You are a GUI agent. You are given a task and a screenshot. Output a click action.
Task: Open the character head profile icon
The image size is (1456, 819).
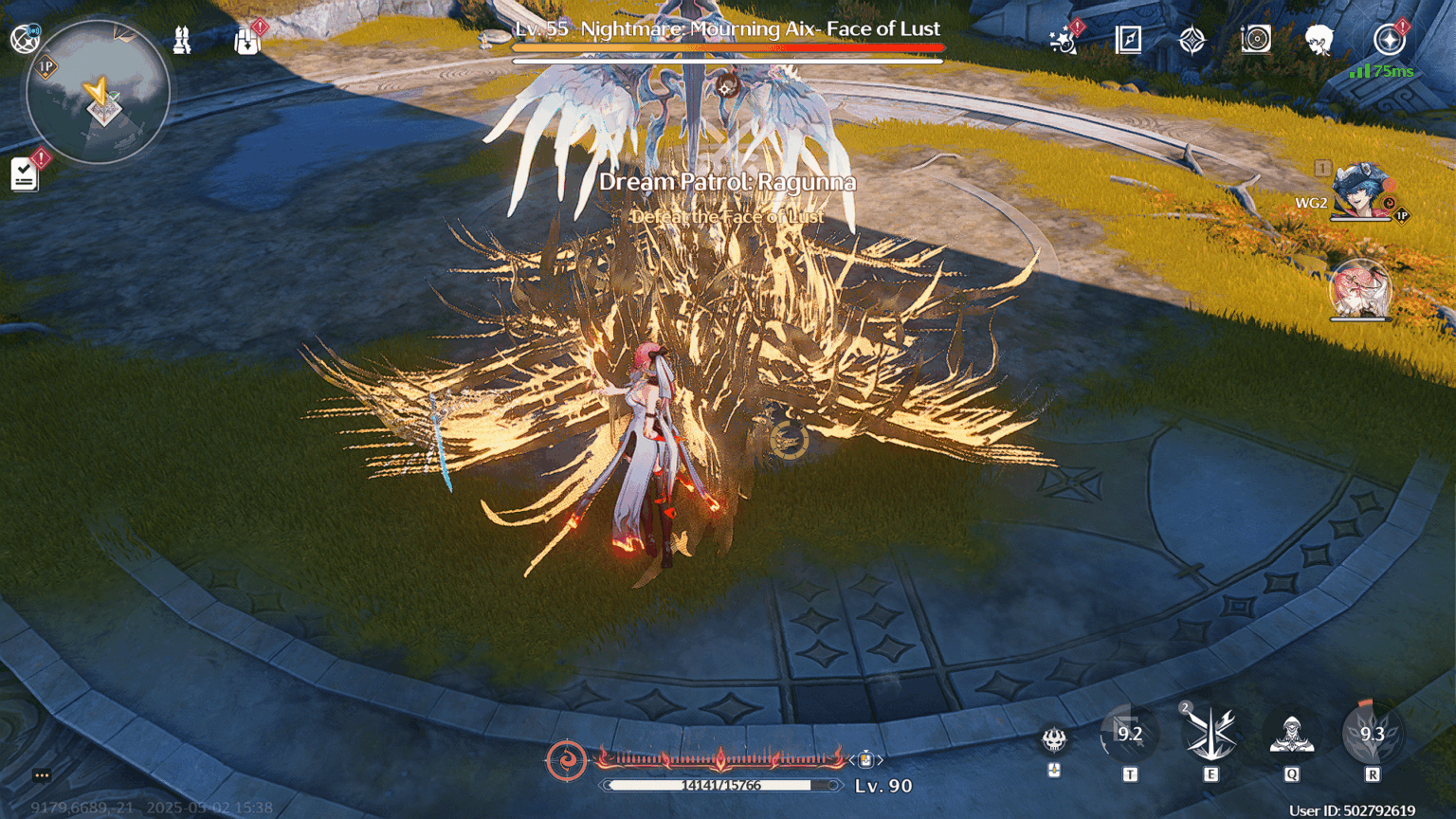(x=1319, y=40)
